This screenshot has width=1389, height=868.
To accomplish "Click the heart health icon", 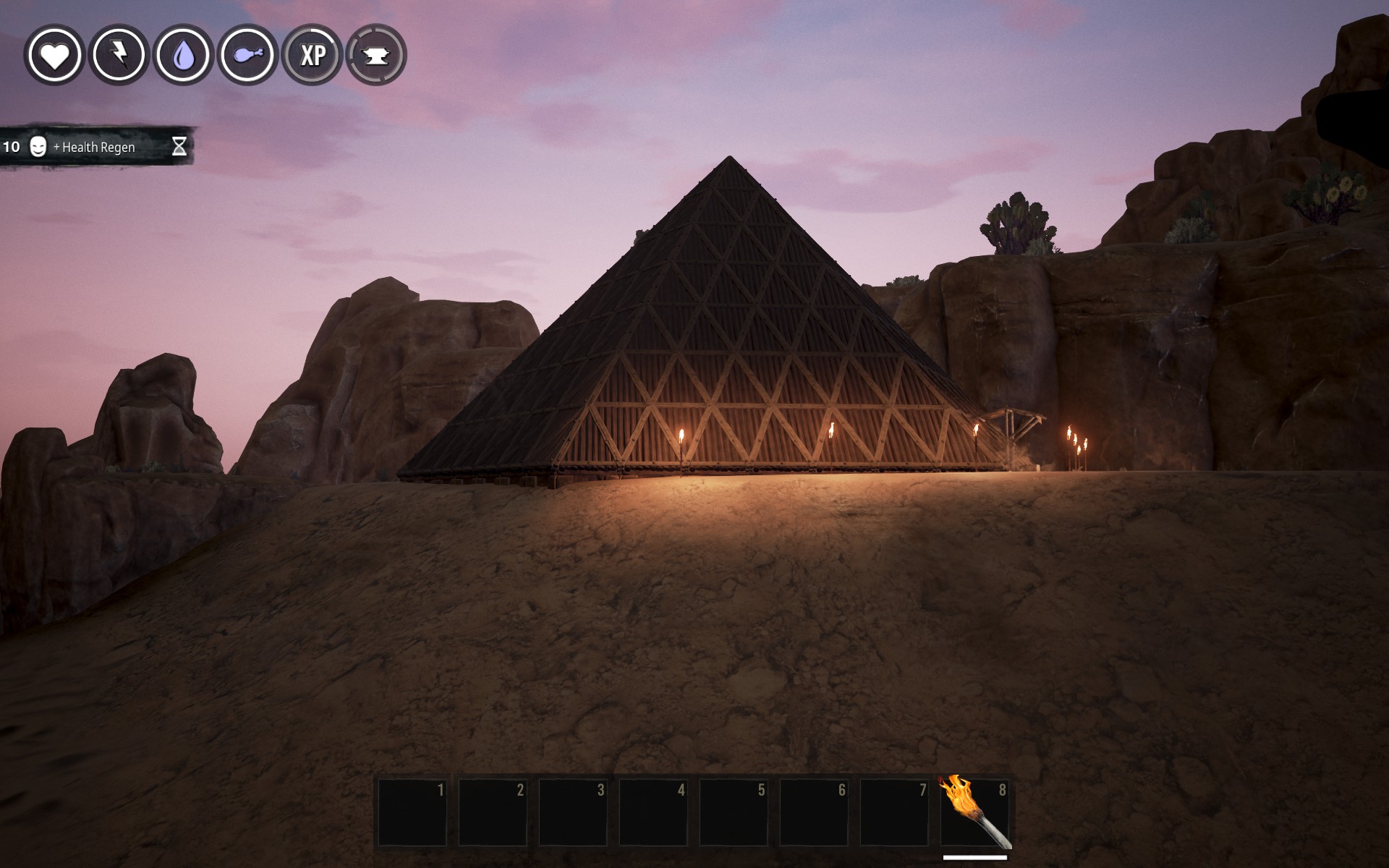I will pyautogui.click(x=54, y=55).
